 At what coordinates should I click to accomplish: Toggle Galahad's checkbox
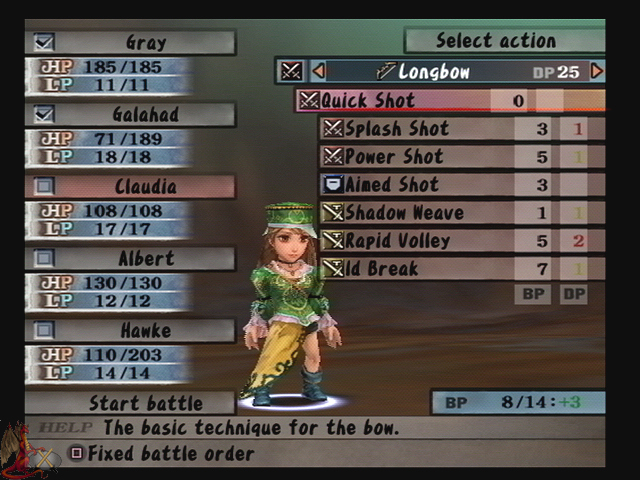coord(44,114)
